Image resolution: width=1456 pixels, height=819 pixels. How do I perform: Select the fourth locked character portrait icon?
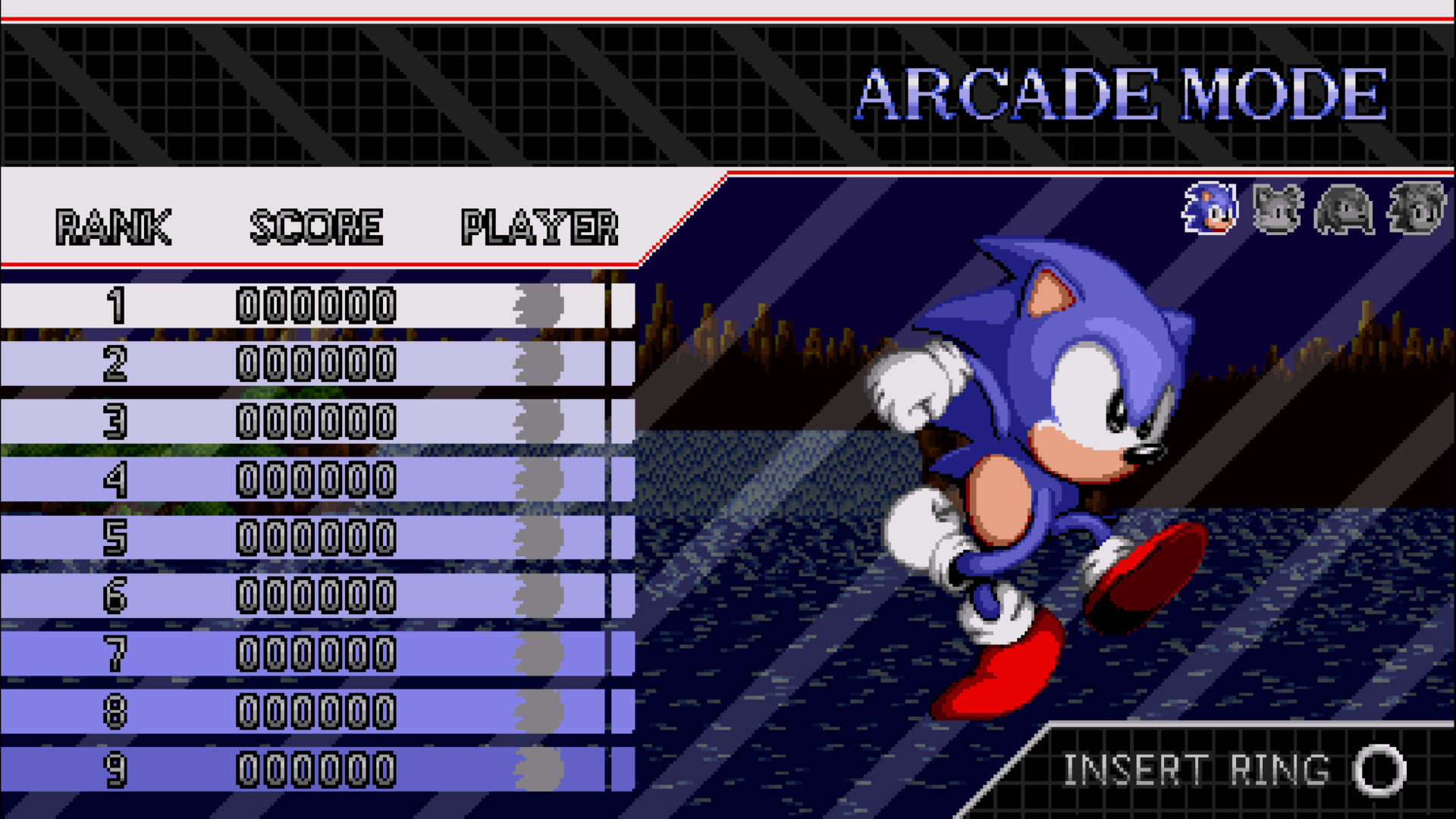[1418, 209]
